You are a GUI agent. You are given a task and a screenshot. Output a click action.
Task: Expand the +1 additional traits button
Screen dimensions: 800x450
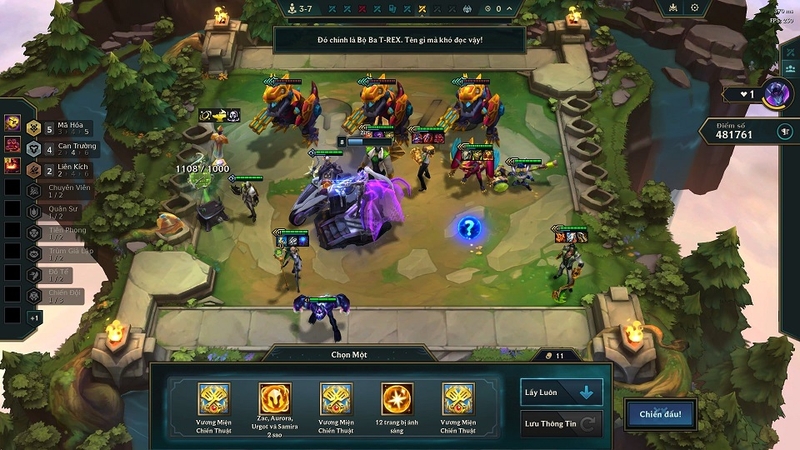pyautogui.click(x=34, y=317)
